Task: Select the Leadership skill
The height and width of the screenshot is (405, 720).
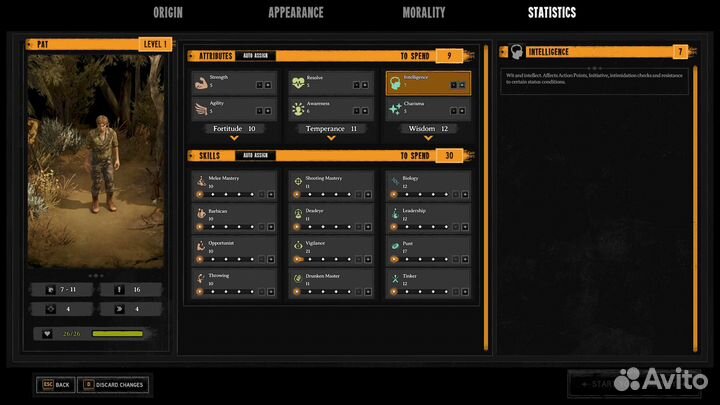Action: pos(428,216)
